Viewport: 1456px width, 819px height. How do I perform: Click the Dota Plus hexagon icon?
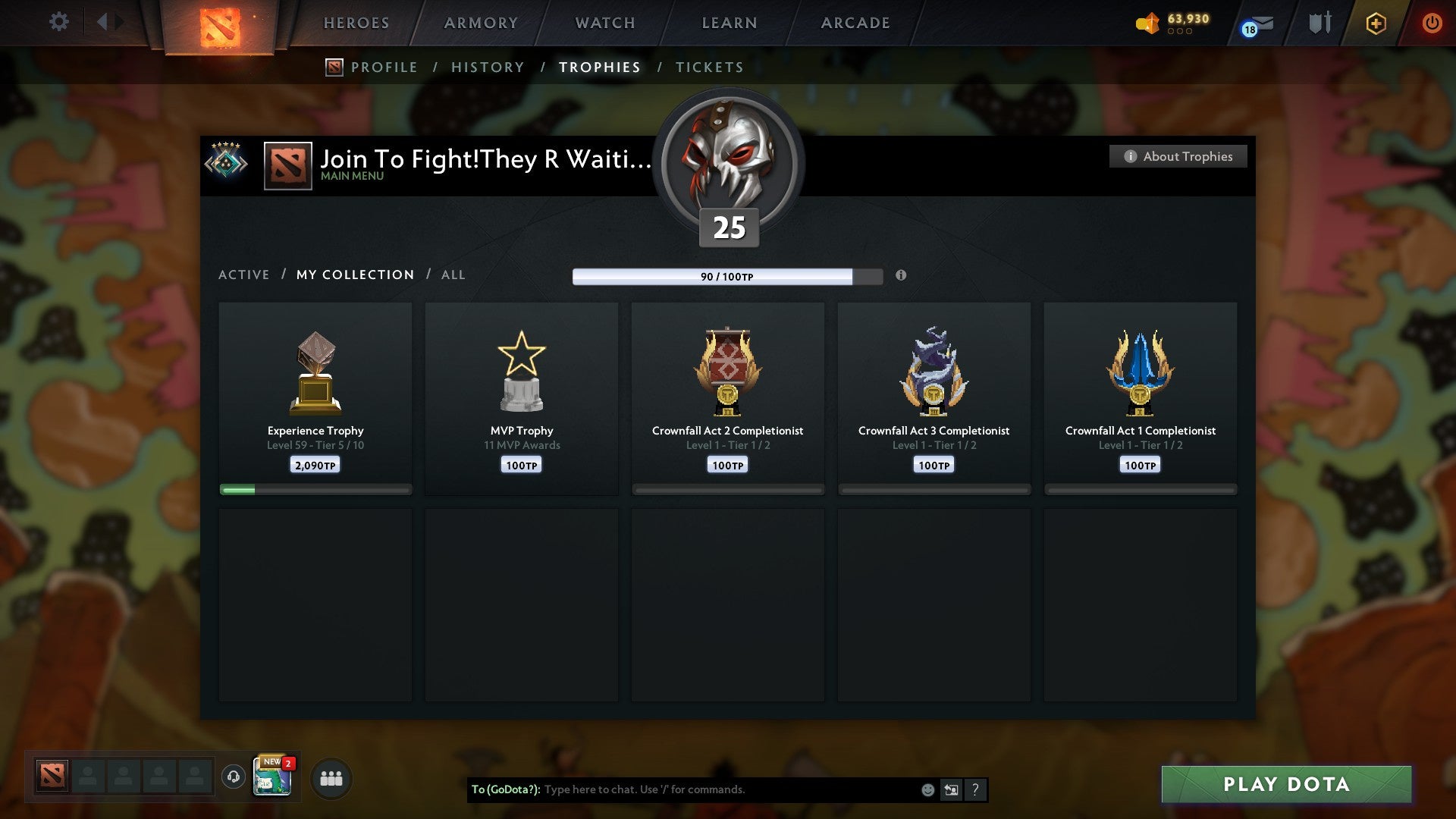click(1375, 23)
